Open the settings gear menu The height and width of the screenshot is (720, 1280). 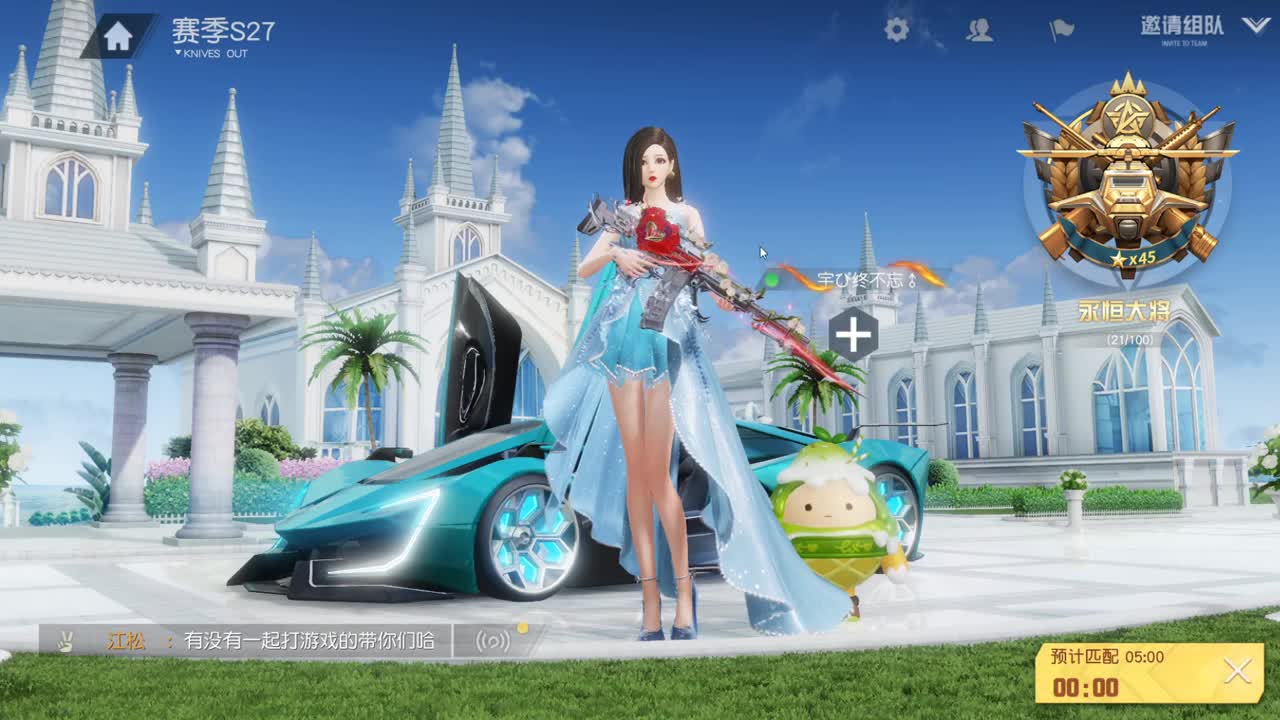pos(896,31)
